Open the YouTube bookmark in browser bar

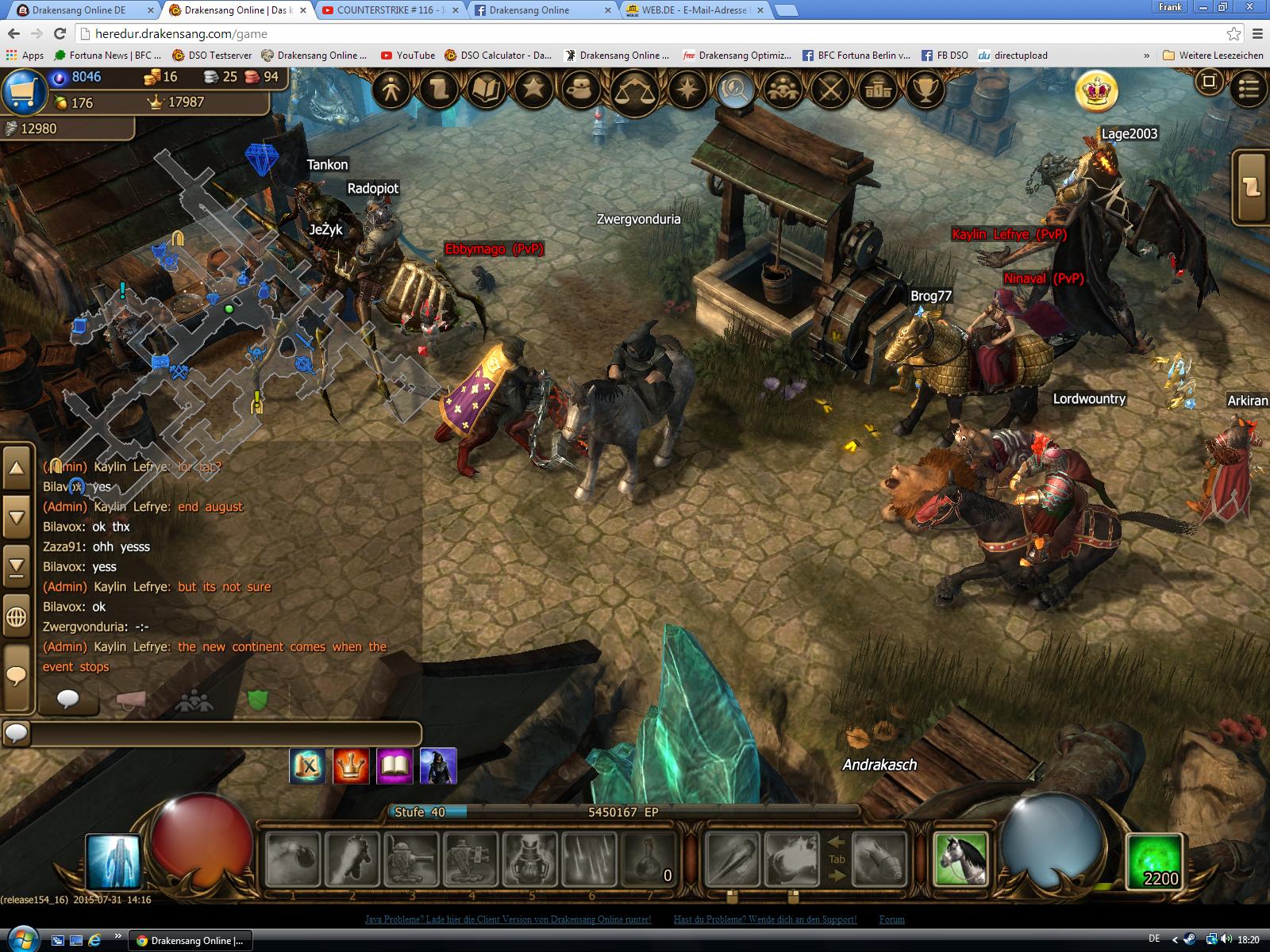[x=408, y=56]
